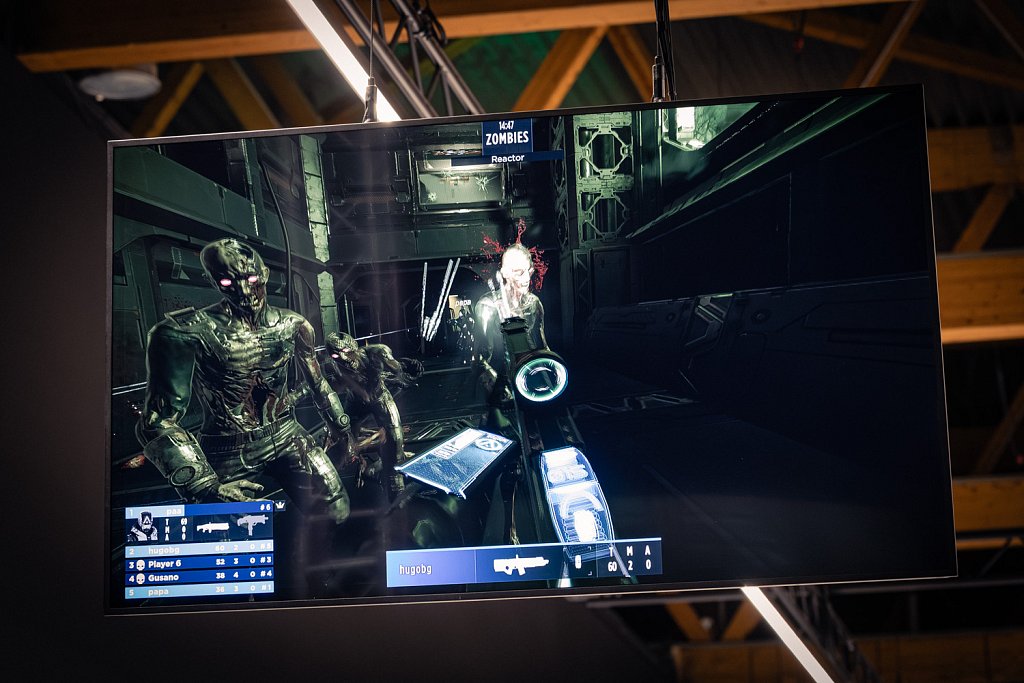Click the weapon icon in hugobg's bottom bar
Image resolution: width=1024 pixels, height=683 pixels.
pyautogui.click(x=520, y=565)
